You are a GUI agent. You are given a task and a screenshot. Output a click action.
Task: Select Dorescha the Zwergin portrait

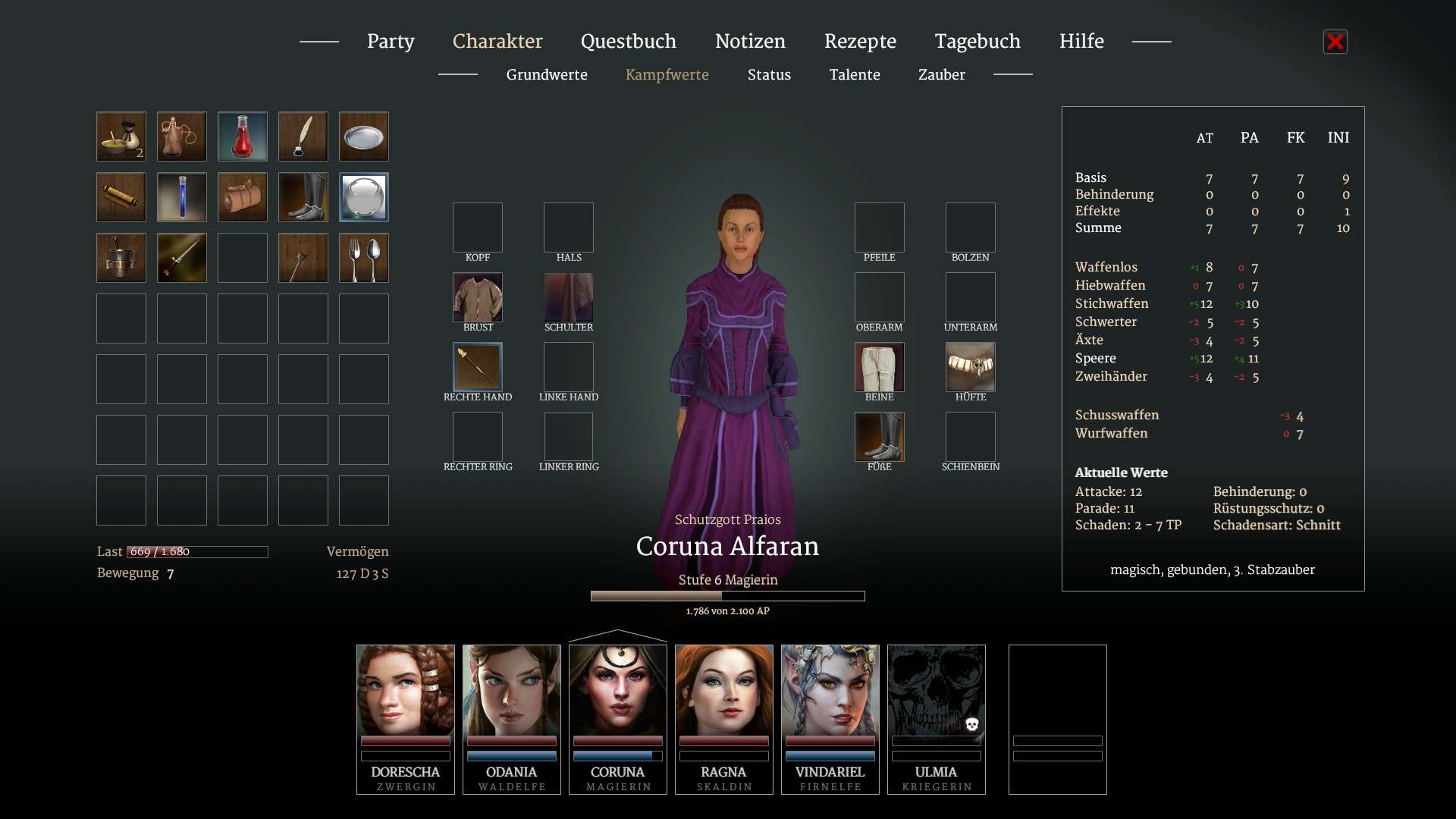pyautogui.click(x=406, y=718)
